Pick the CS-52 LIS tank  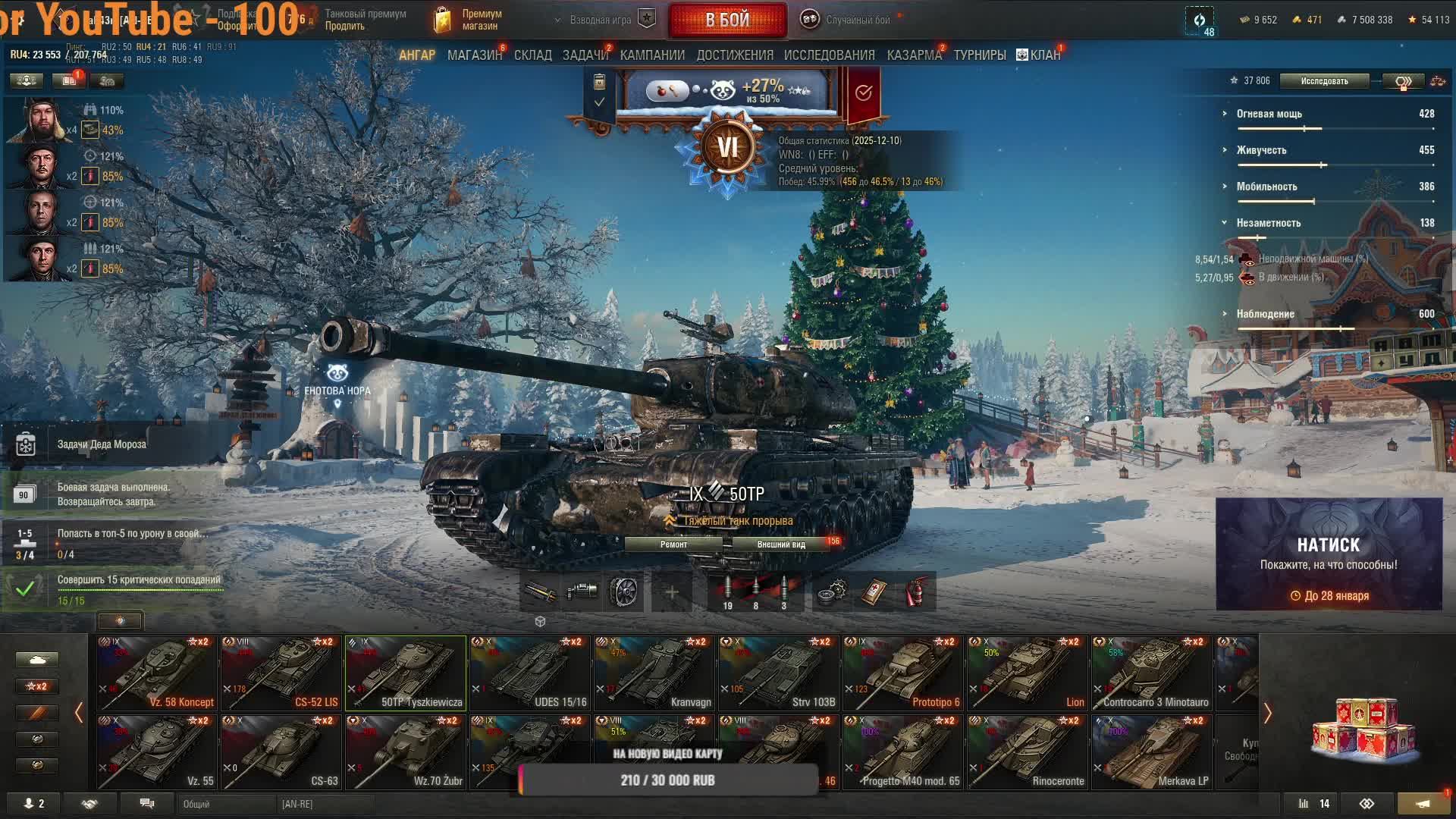click(281, 673)
